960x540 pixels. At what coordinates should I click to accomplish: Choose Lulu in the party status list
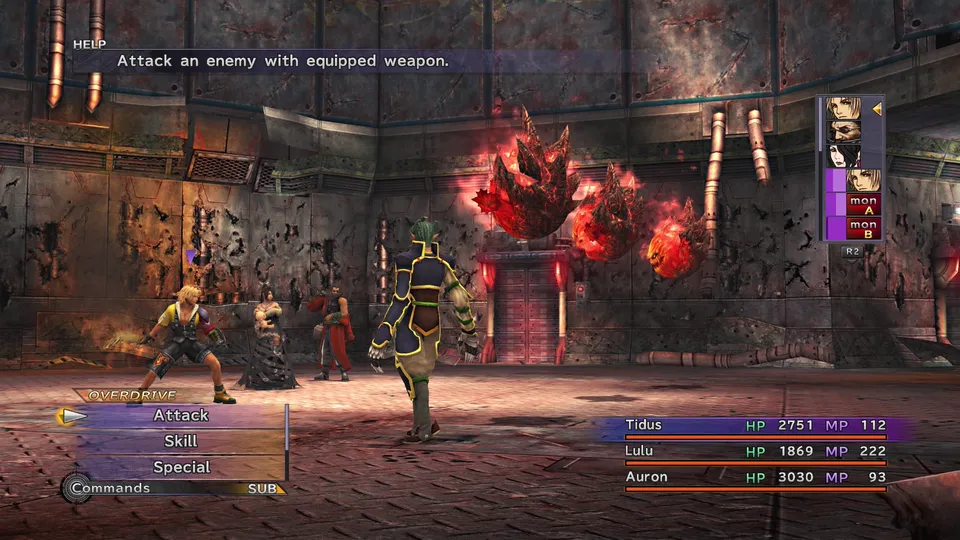640,451
